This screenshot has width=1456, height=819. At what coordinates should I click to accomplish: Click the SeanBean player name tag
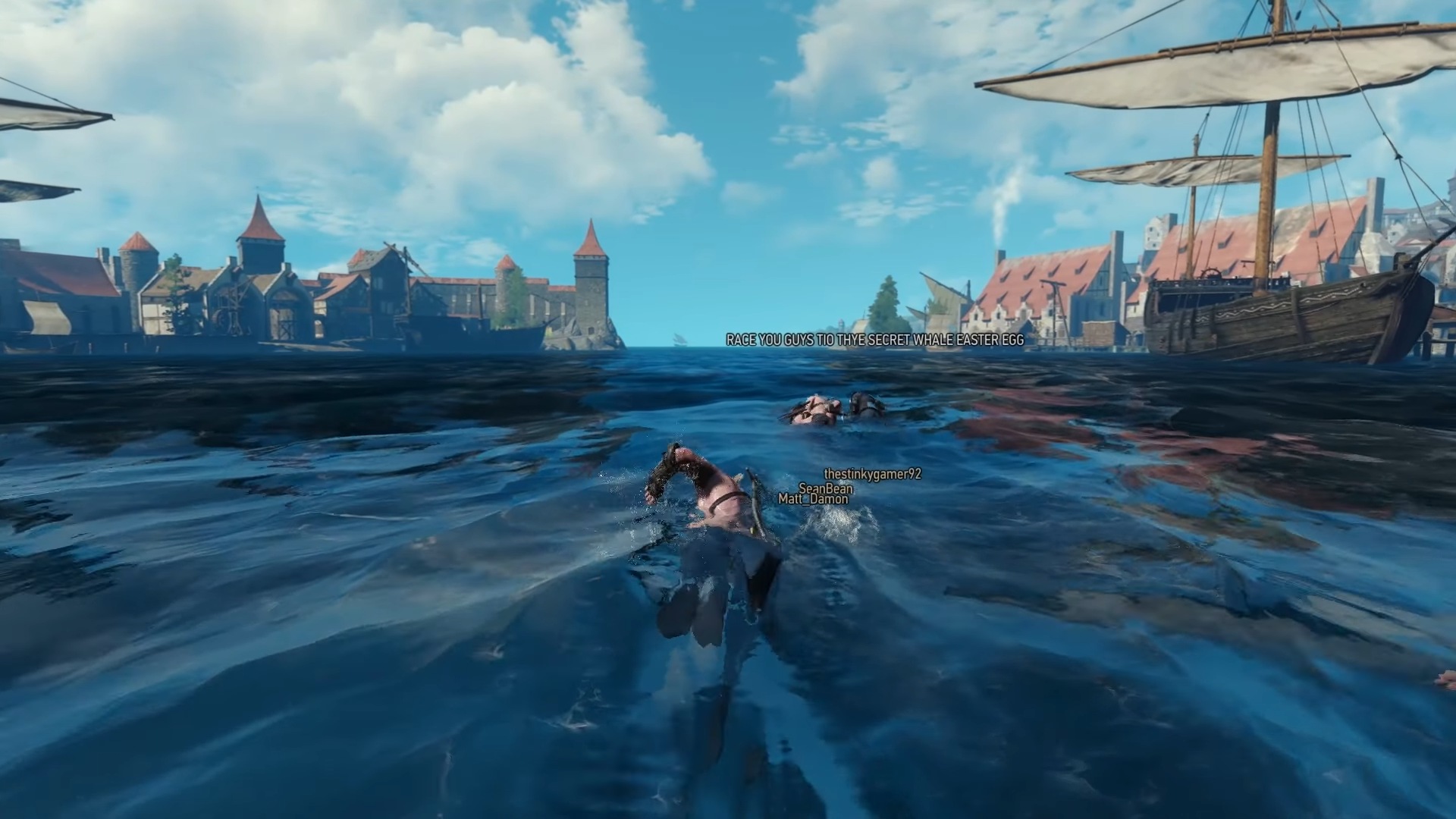pos(825,489)
